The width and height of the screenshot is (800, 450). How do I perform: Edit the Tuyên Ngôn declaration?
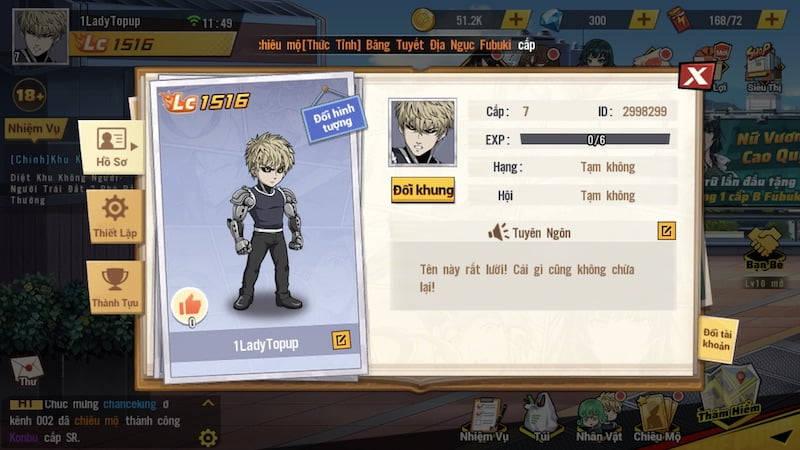[666, 232]
